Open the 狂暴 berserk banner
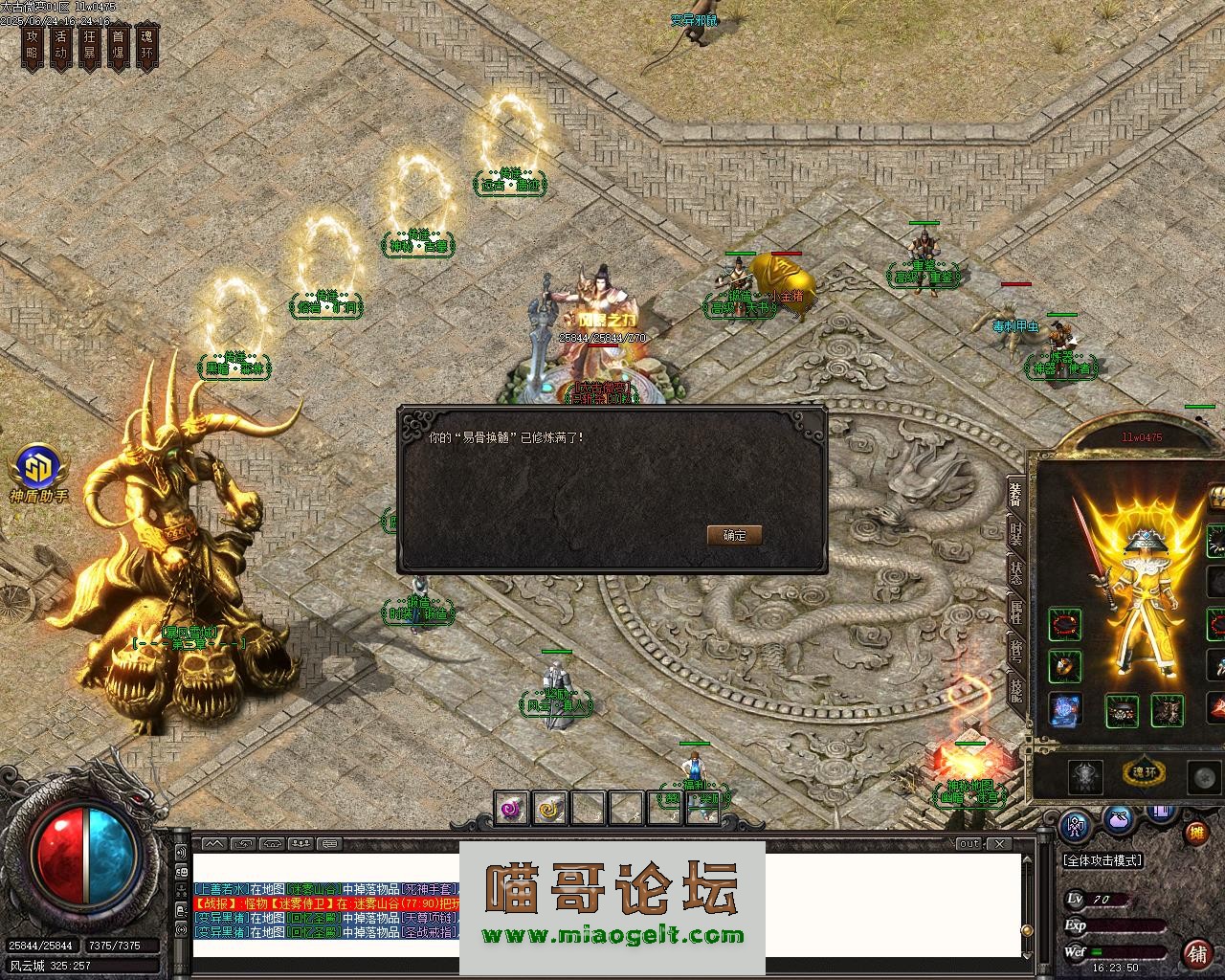Screen dimensions: 1225x980 [x=90, y=46]
